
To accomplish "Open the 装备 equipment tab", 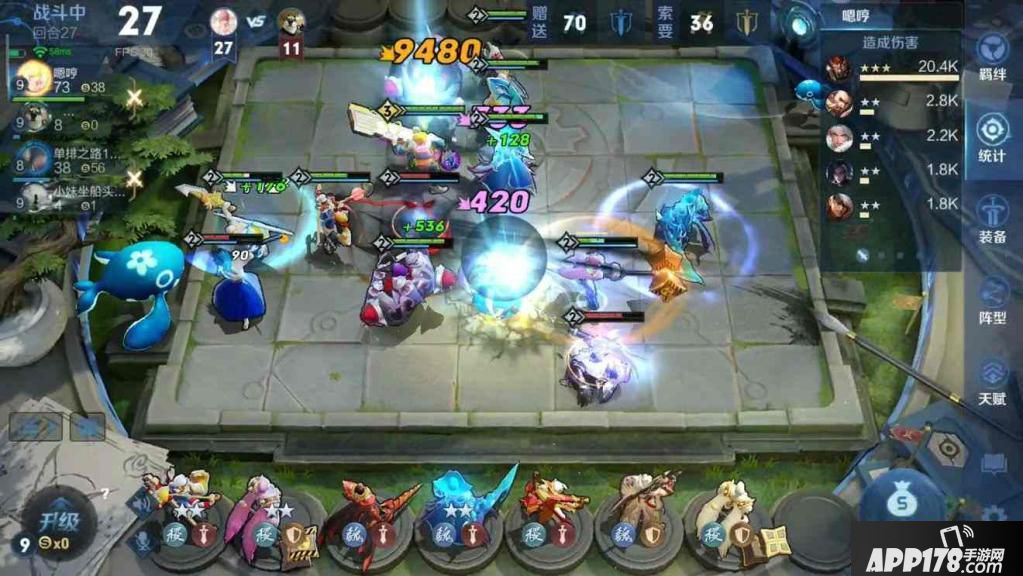I will click(x=992, y=219).
